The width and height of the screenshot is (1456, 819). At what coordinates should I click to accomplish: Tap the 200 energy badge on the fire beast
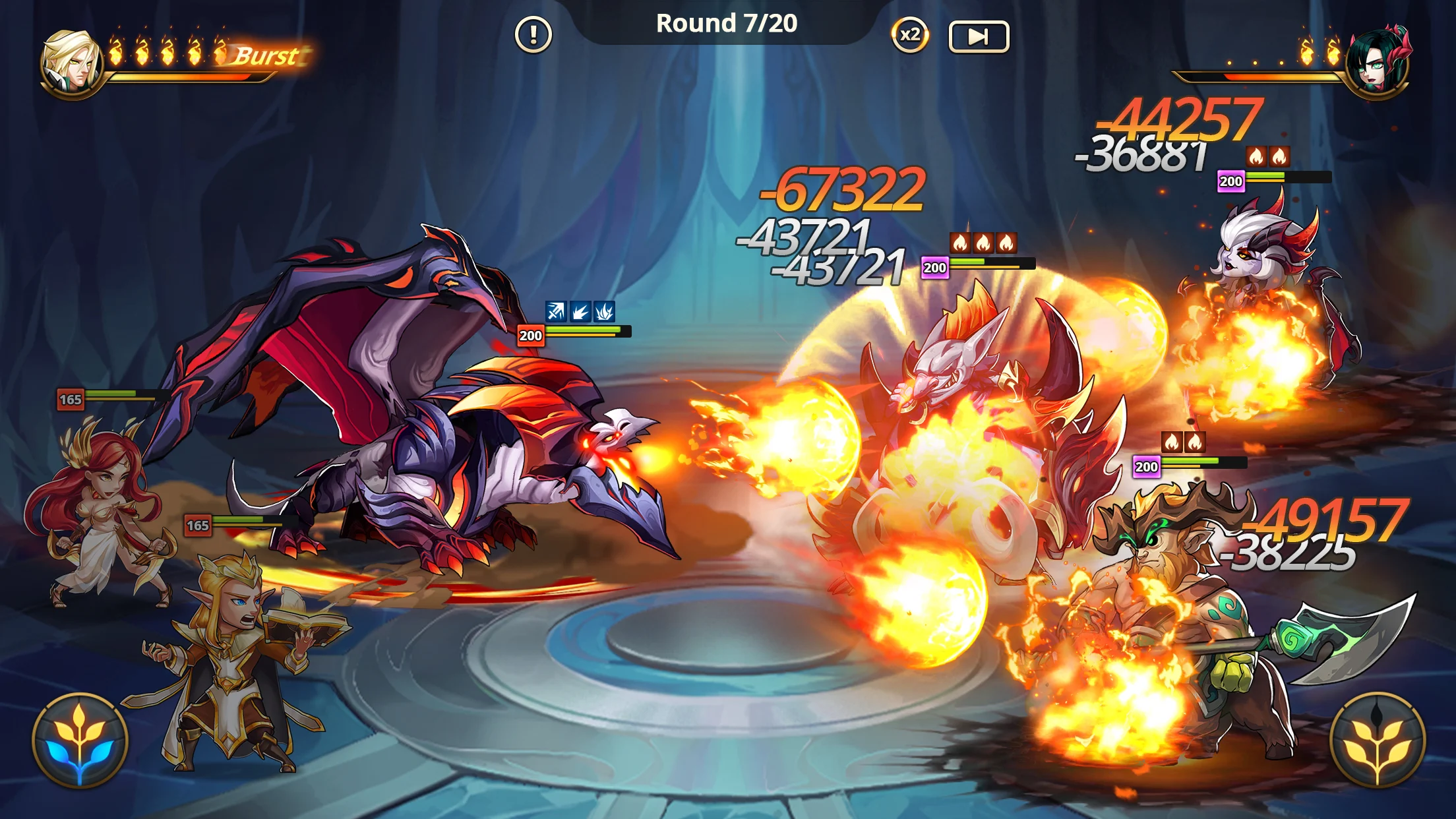coord(934,268)
